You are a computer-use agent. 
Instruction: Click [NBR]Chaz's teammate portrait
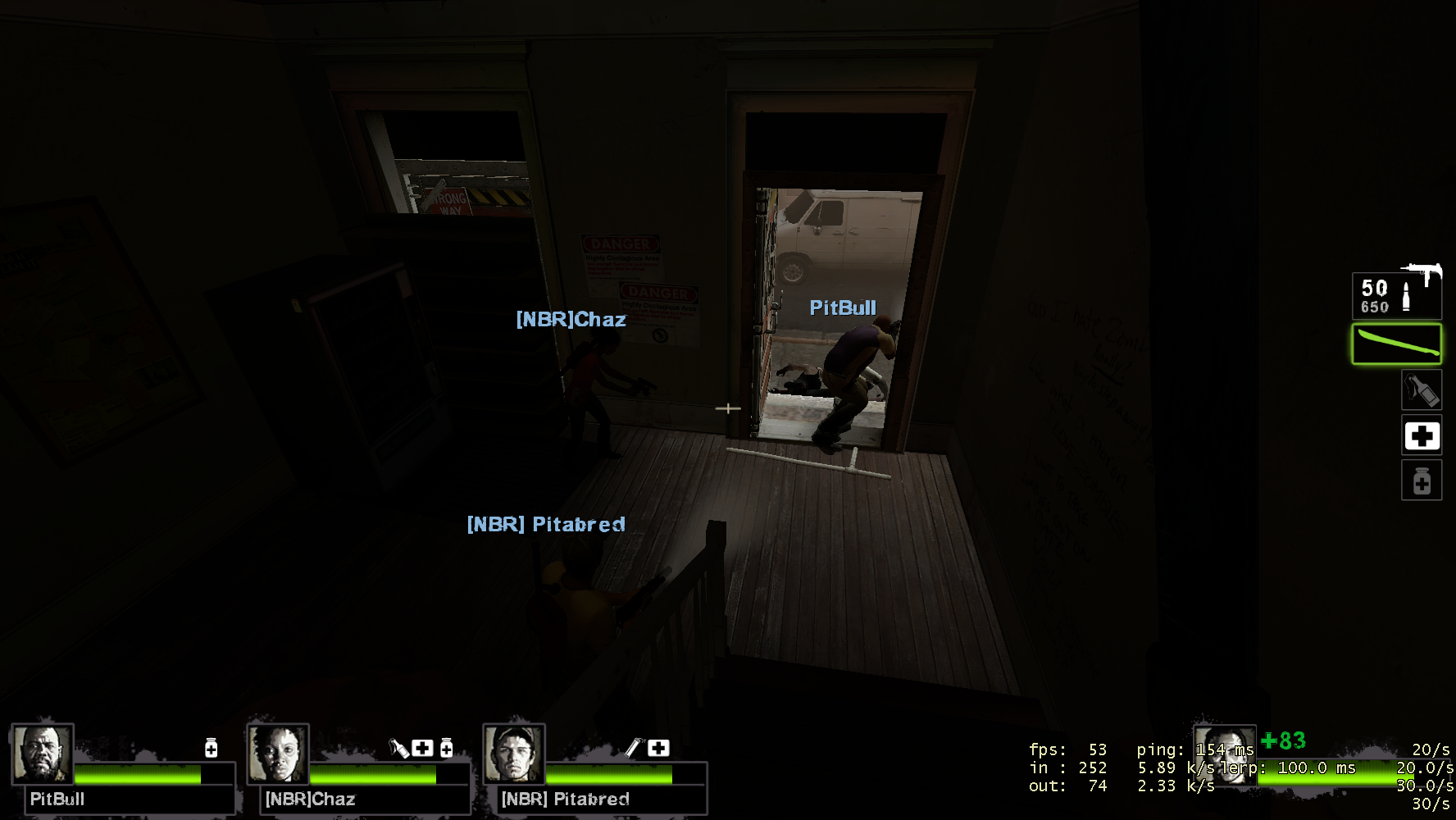pos(278,753)
